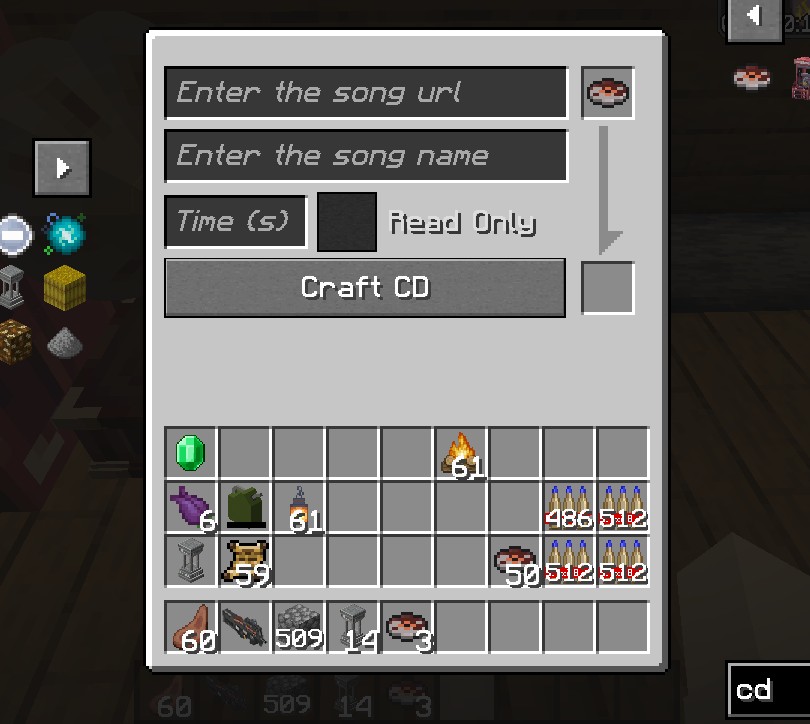Select the lantern stack of 61
The width and height of the screenshot is (810, 724).
tap(299, 507)
